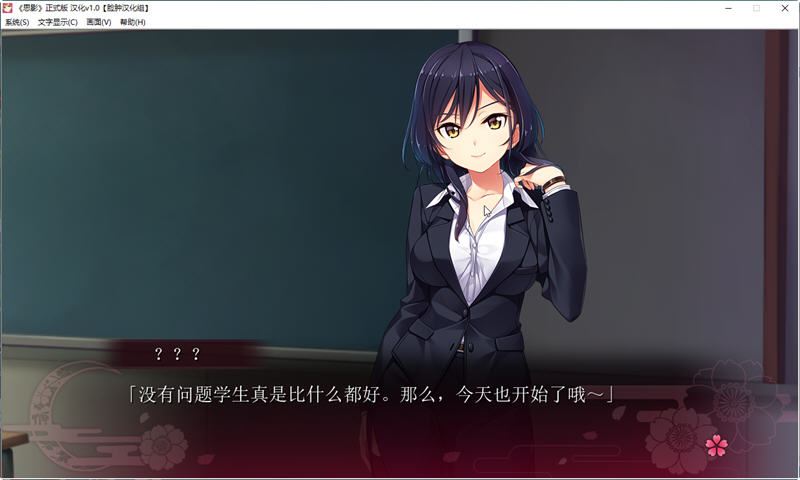
Task: Open the 文字显示(C) text display menu
Action: pos(58,22)
